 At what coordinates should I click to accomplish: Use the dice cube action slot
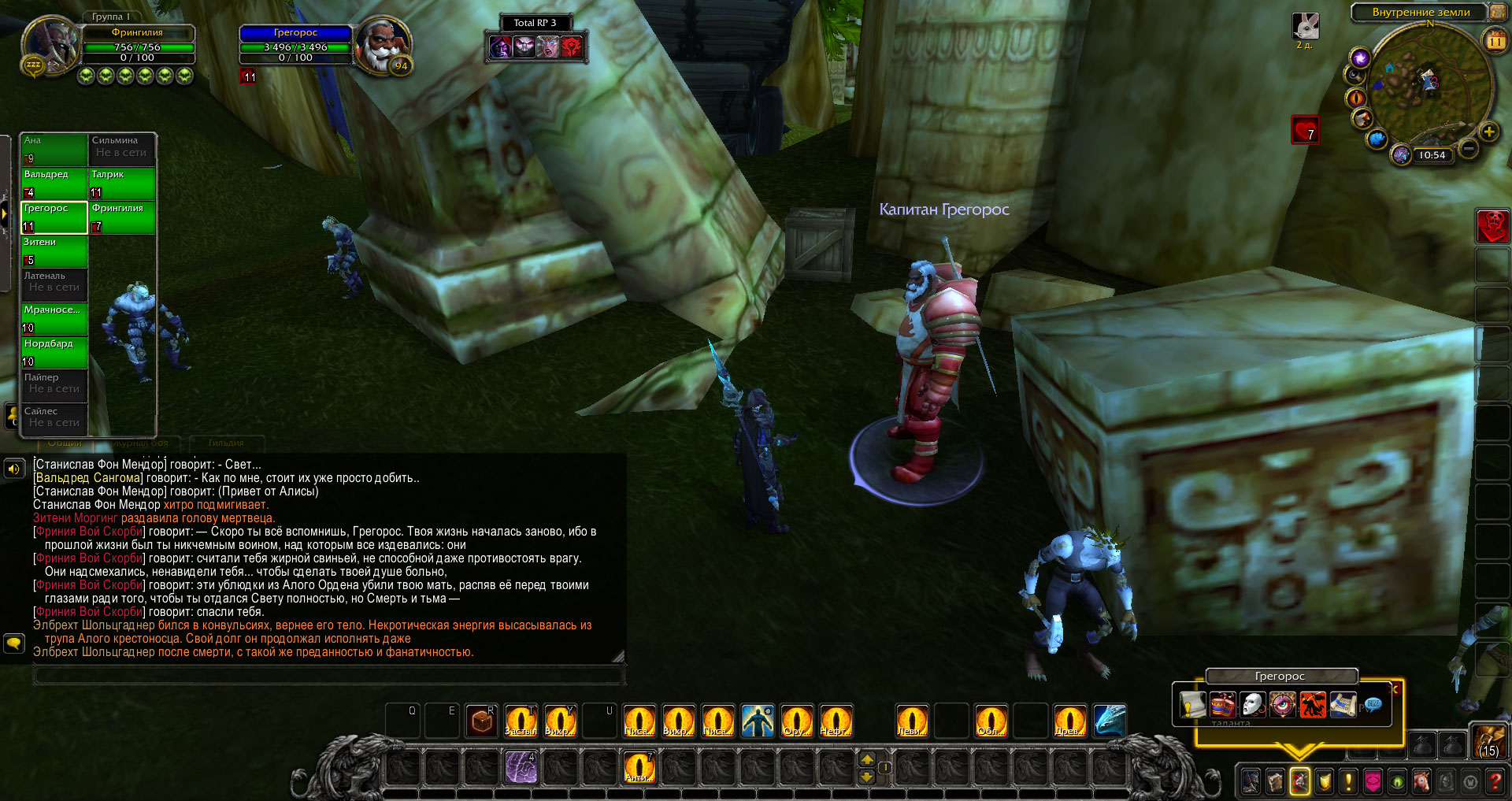click(x=481, y=721)
